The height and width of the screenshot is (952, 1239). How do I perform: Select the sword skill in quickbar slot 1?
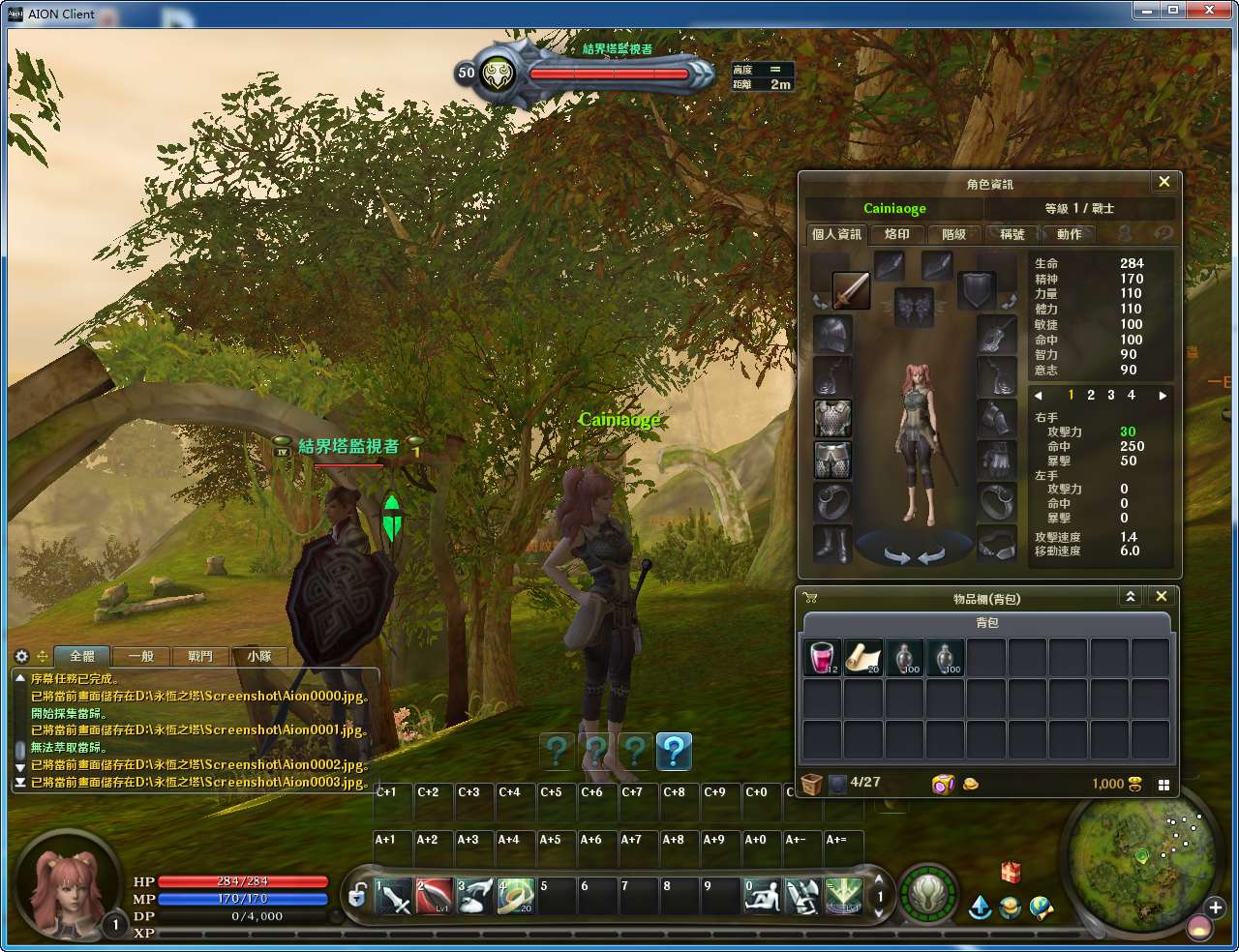395,895
